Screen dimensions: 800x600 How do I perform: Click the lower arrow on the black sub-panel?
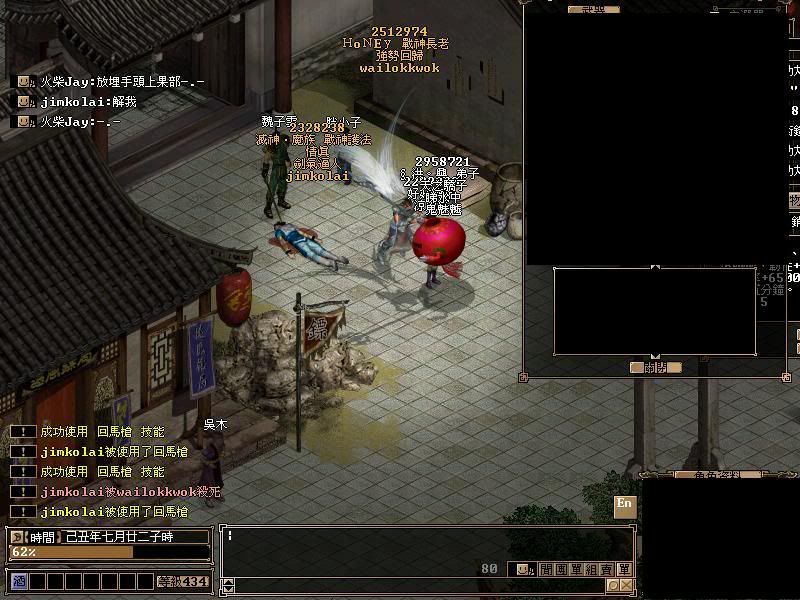(x=655, y=356)
